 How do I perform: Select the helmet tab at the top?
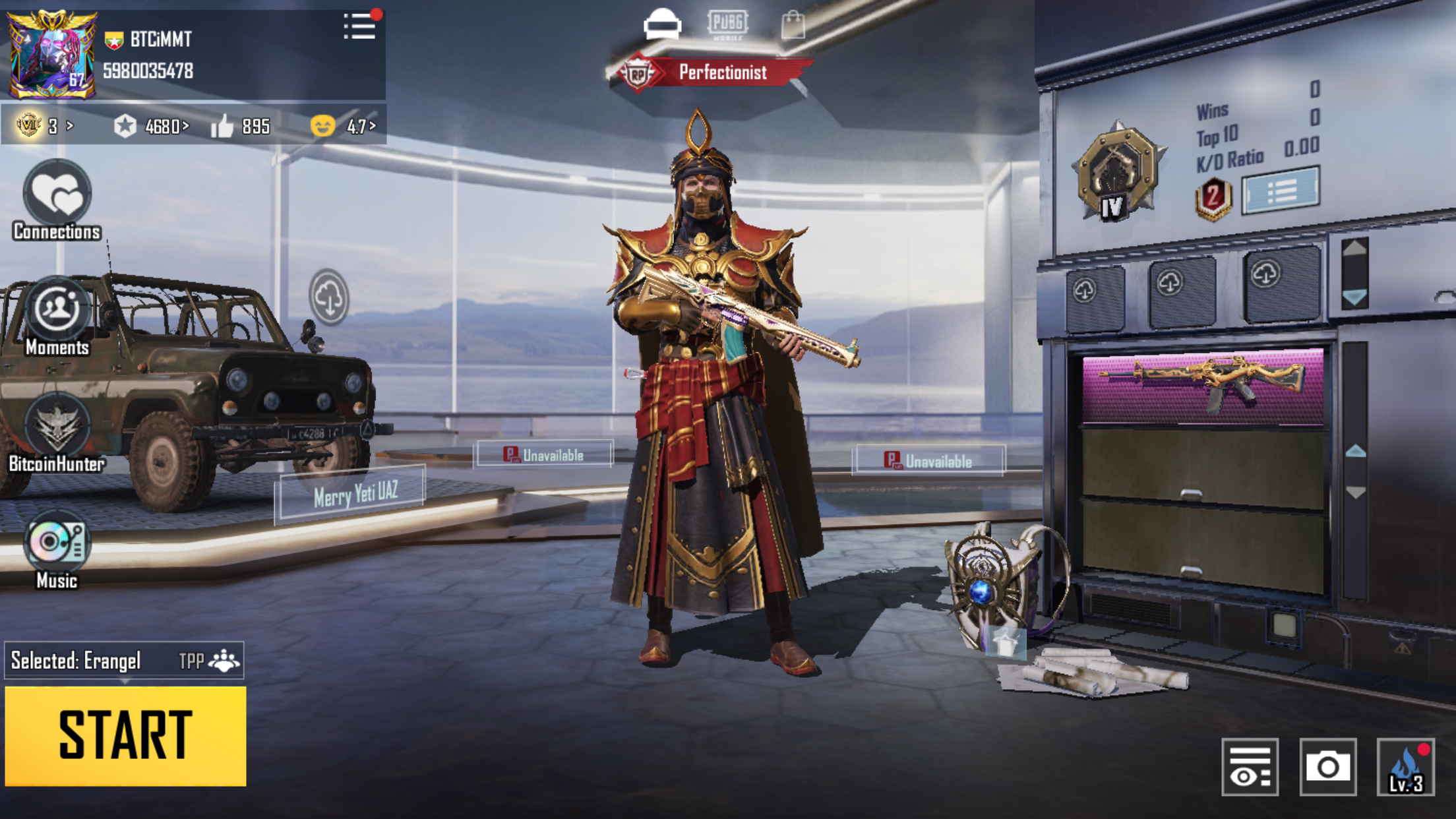coord(662,24)
